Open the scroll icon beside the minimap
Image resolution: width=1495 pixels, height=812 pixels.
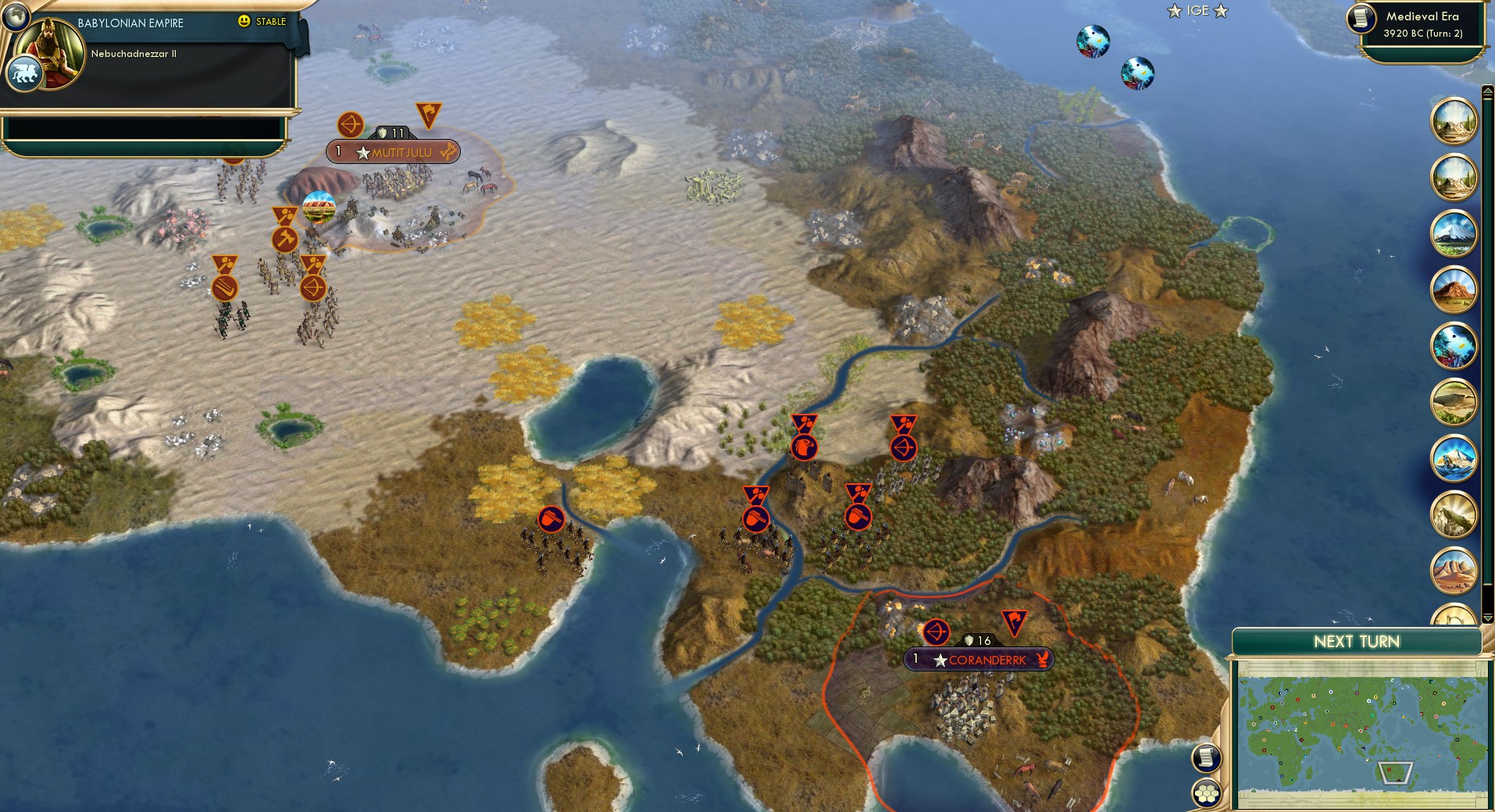[x=1206, y=757]
